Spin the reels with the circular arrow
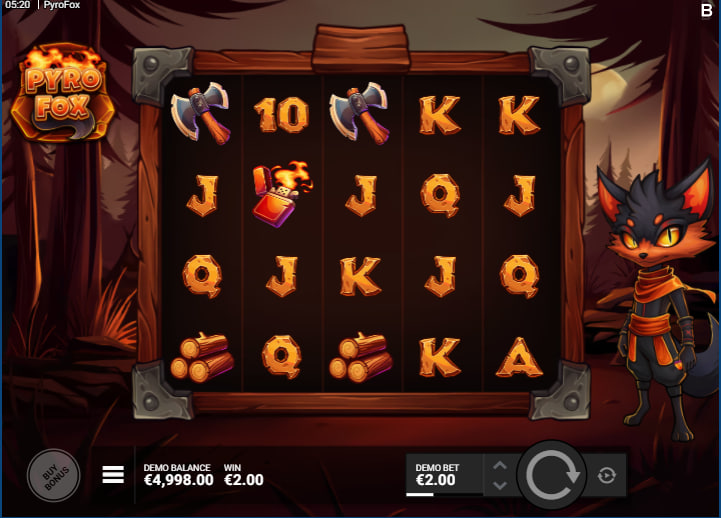The image size is (721, 518). click(551, 475)
